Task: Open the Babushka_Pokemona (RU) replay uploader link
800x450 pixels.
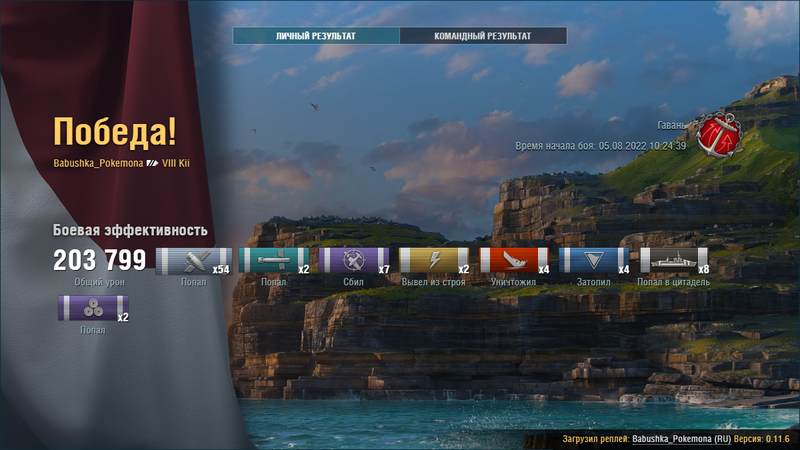Action: pos(682,440)
